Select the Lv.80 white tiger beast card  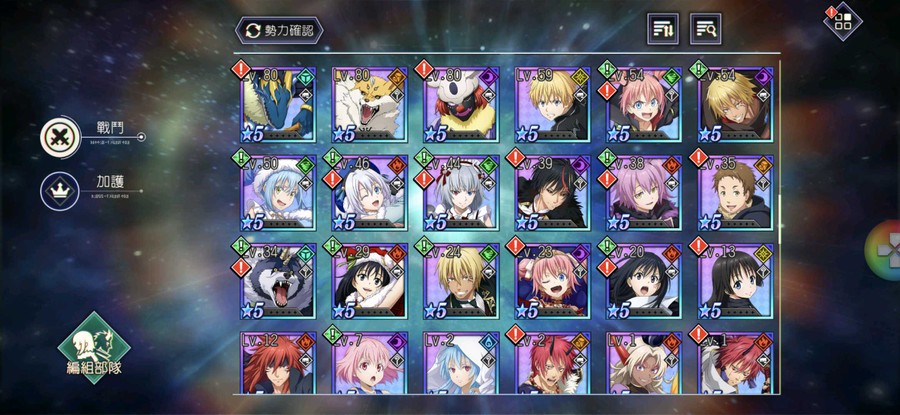point(369,105)
